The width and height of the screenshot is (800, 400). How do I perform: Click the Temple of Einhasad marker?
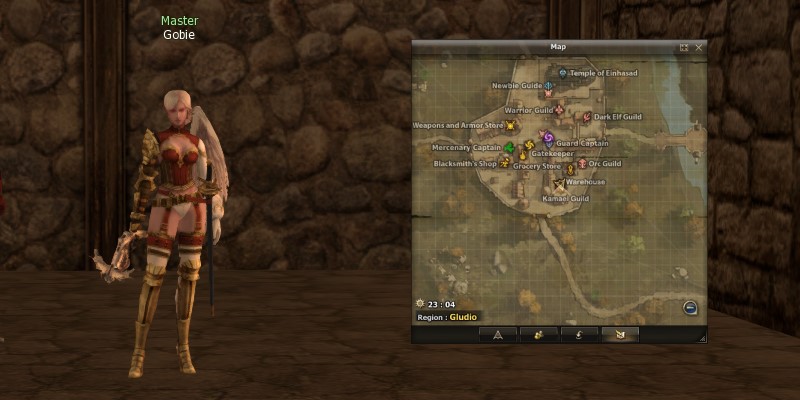coord(563,73)
